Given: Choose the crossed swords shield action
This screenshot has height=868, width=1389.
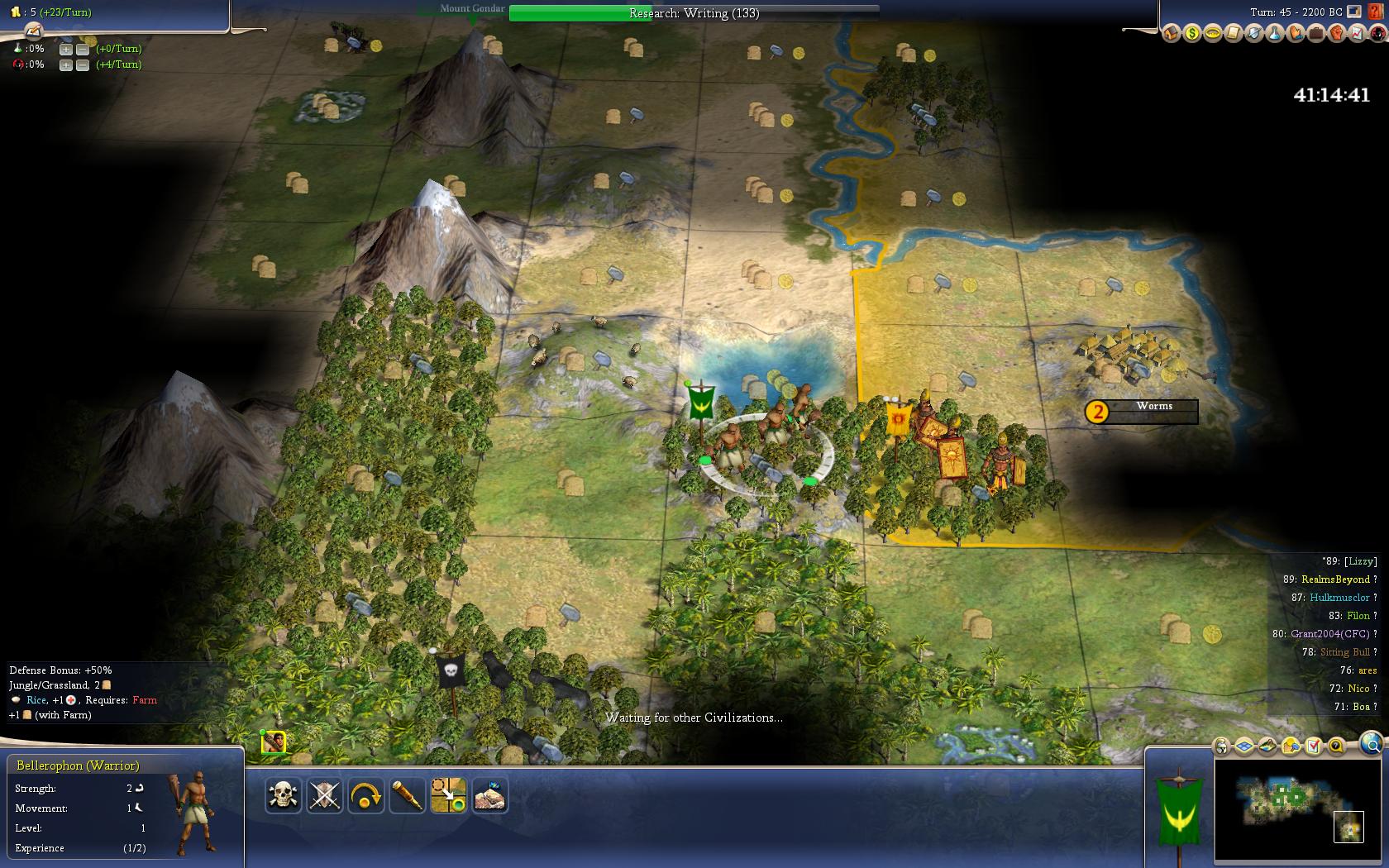Looking at the screenshot, I should [324, 795].
